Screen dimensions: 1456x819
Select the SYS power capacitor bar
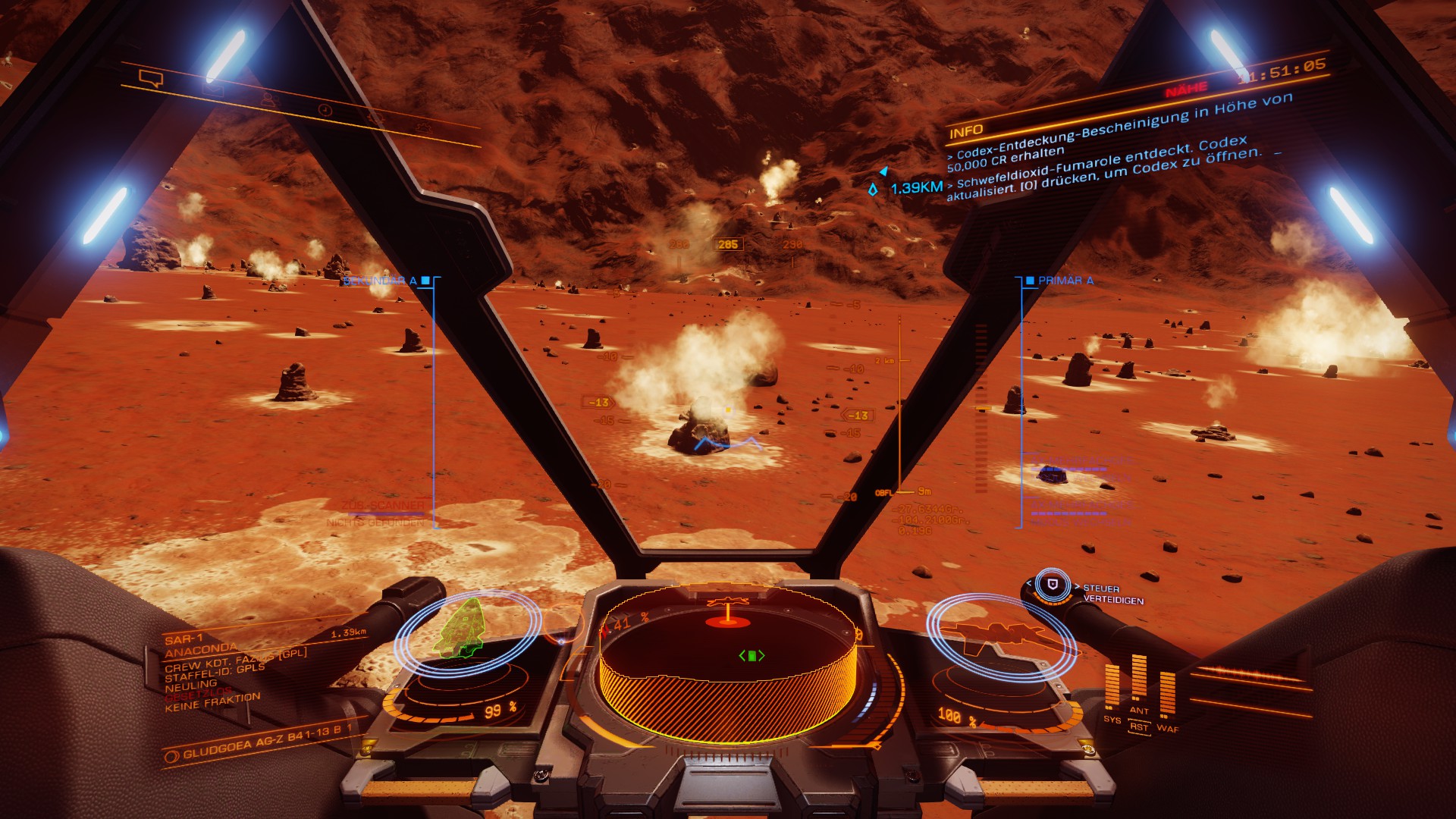[x=1112, y=686]
